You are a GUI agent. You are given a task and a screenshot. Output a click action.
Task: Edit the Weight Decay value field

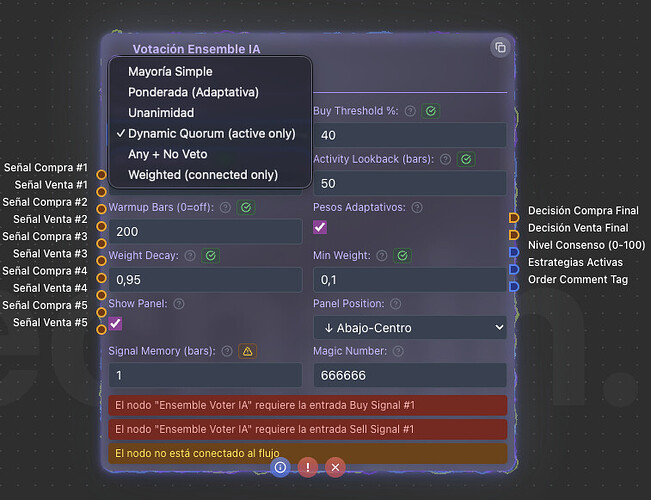(x=205, y=280)
